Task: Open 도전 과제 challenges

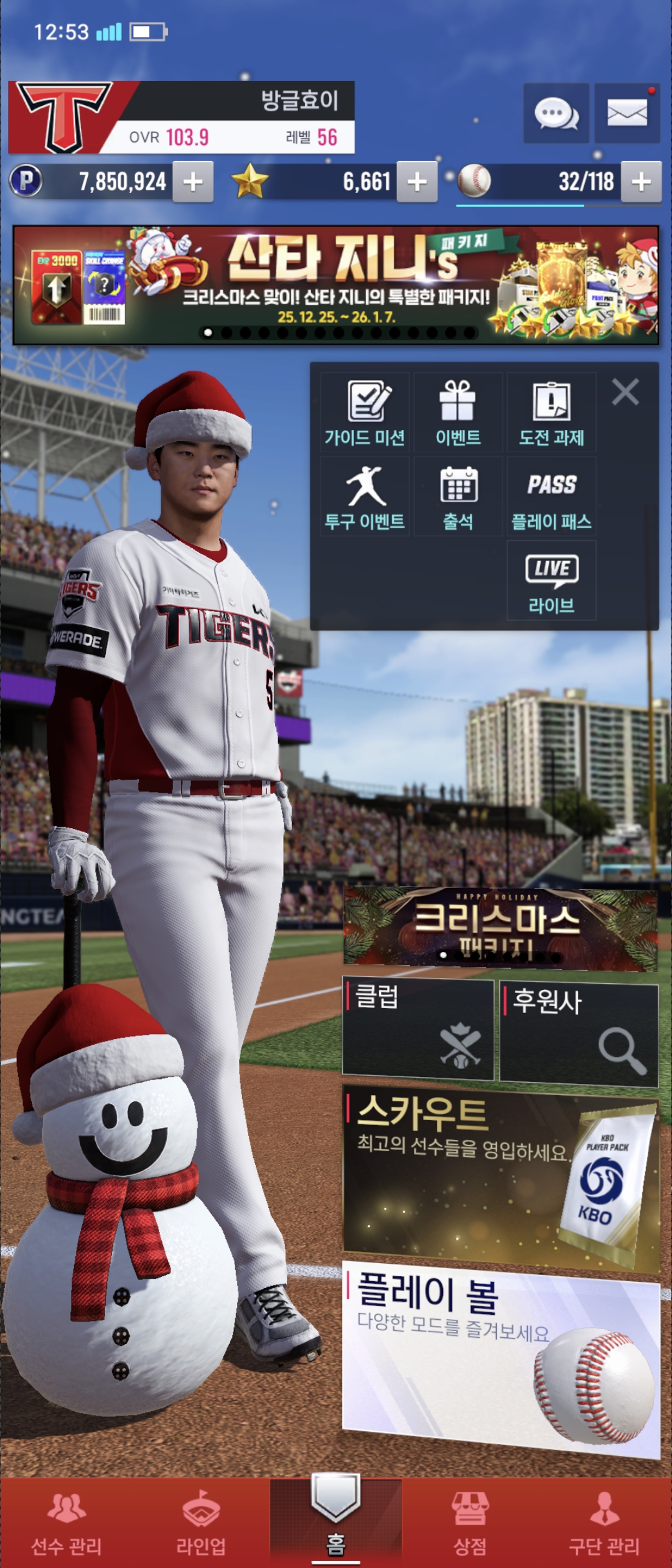Action: tap(551, 413)
